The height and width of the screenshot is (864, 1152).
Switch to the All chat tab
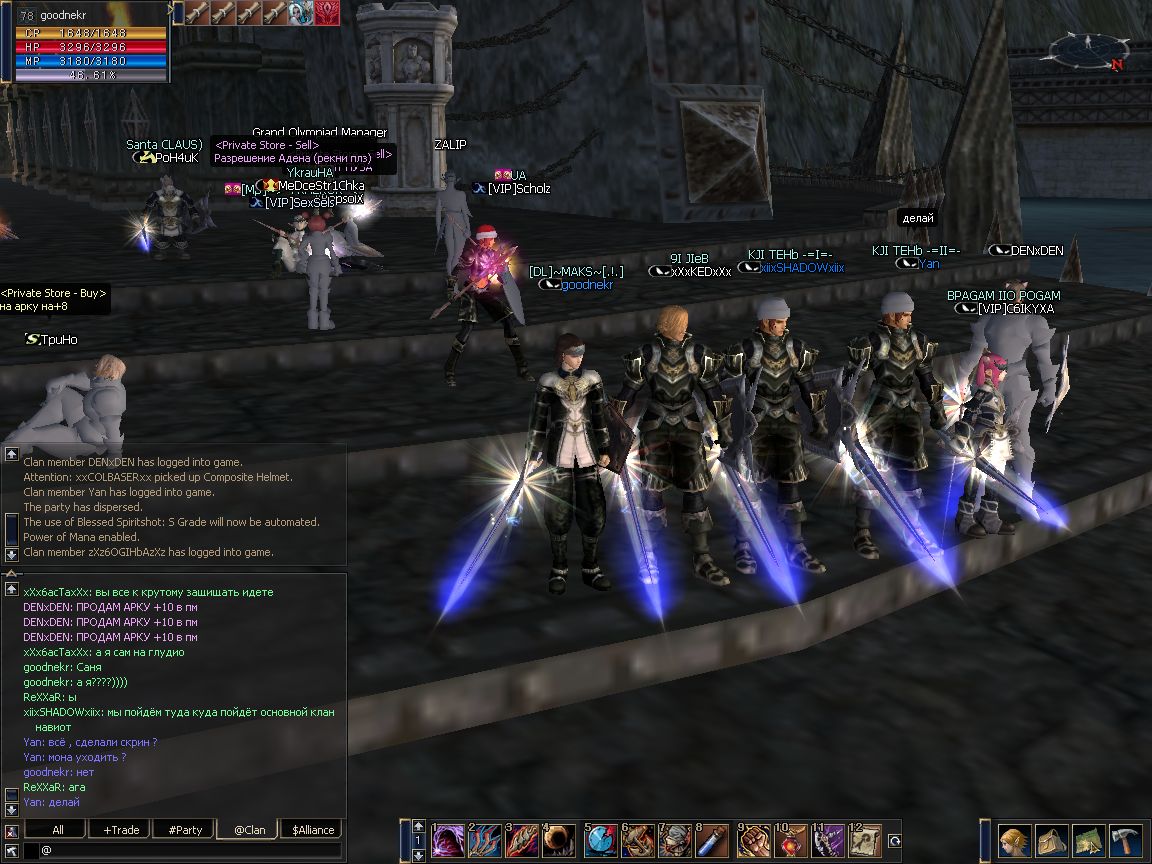click(x=58, y=830)
